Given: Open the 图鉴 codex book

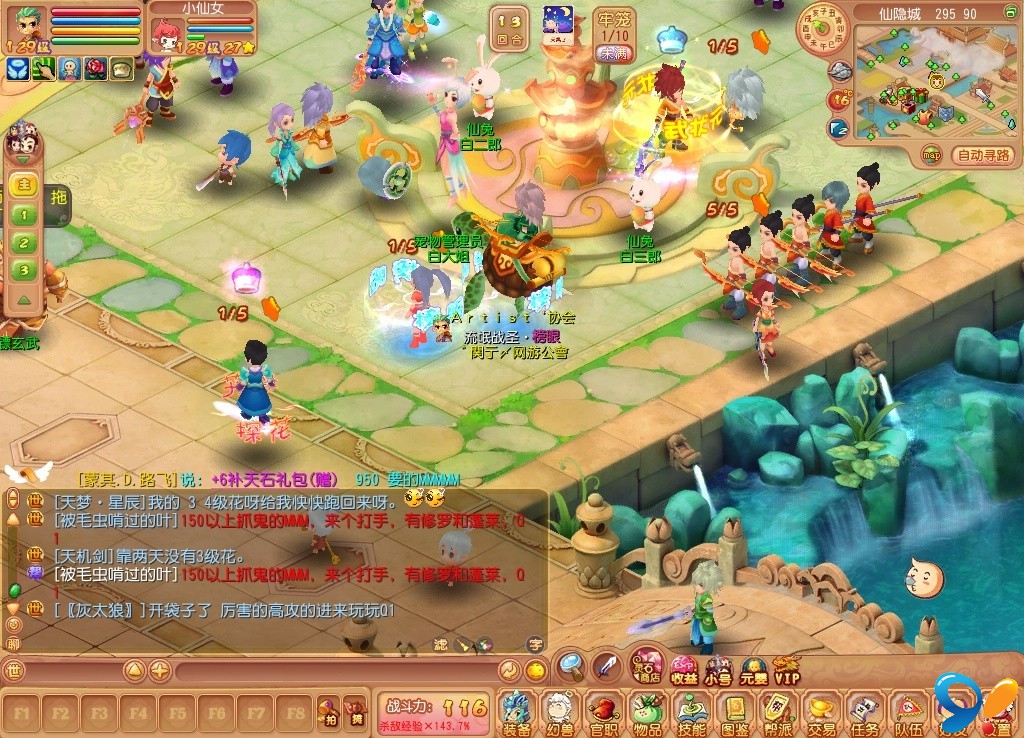Looking at the screenshot, I should click(x=735, y=712).
